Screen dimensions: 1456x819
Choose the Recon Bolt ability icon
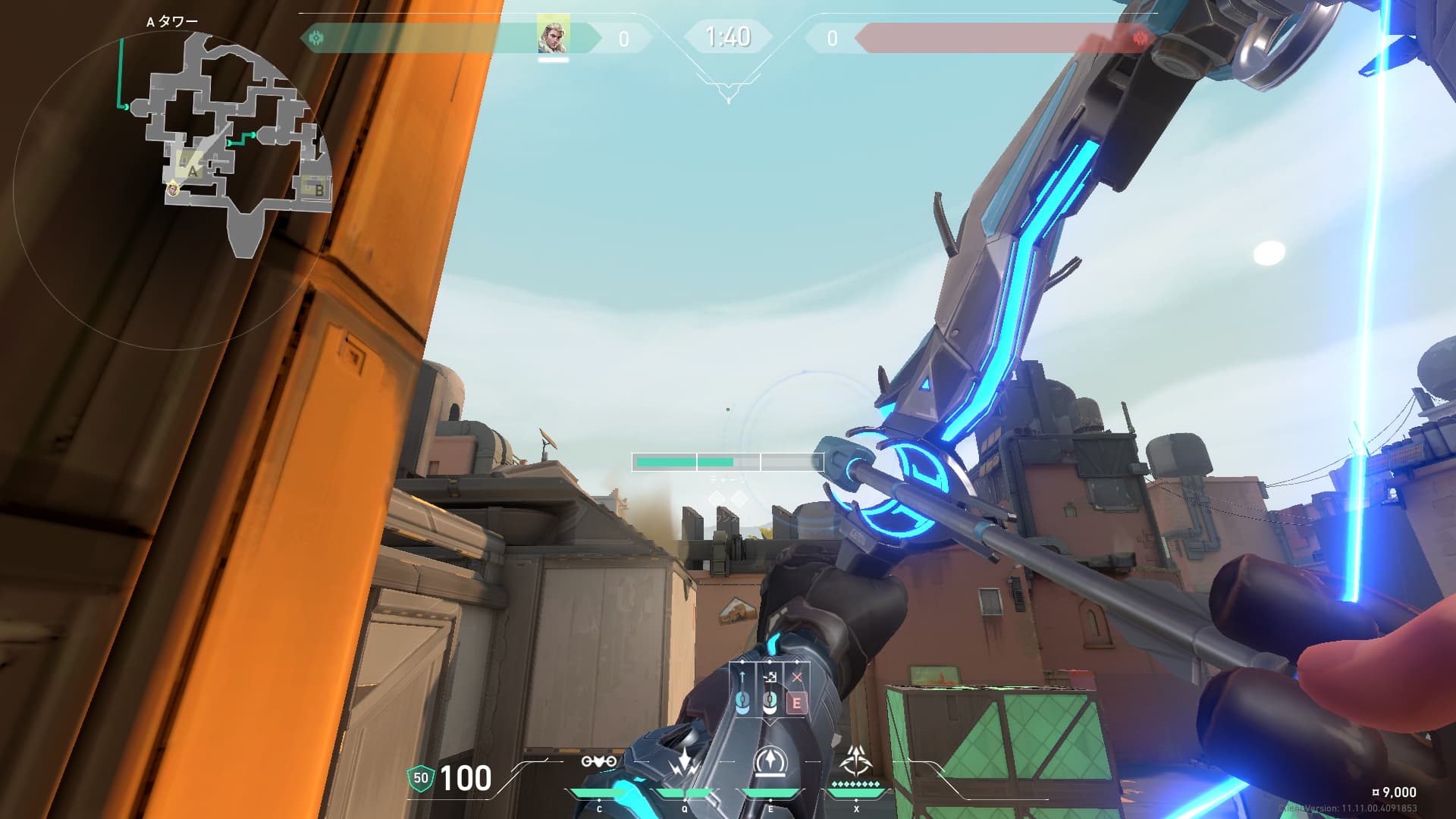point(770,761)
